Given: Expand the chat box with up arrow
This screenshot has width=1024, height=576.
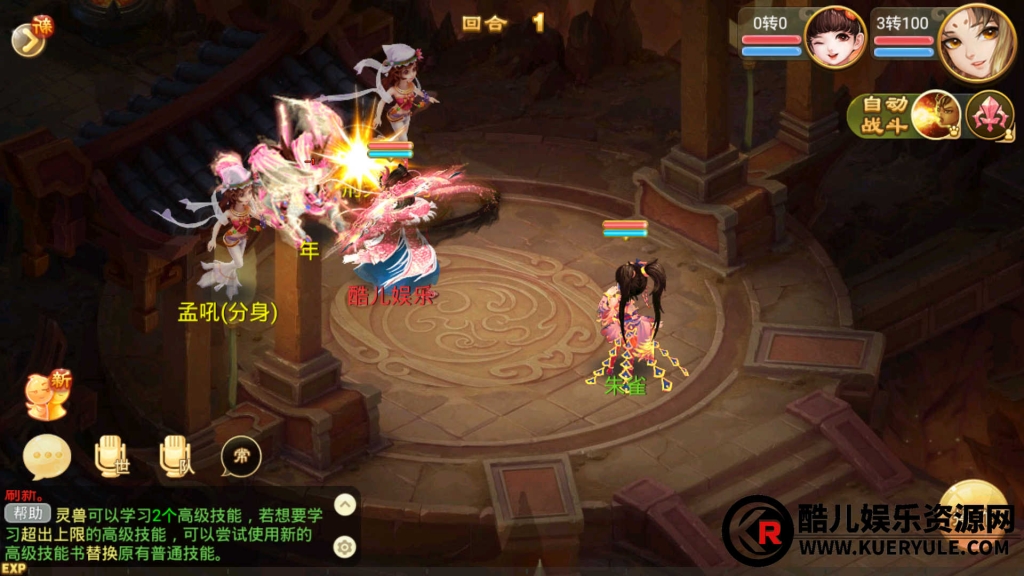Looking at the screenshot, I should pyautogui.click(x=344, y=505).
